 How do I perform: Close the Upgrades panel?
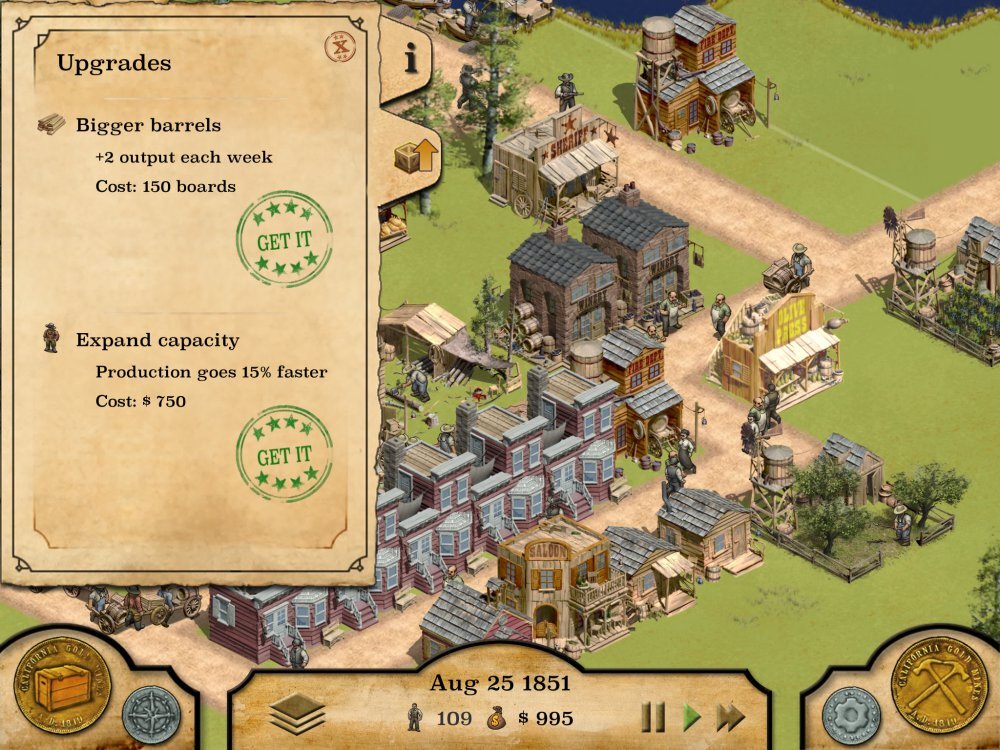click(x=342, y=47)
